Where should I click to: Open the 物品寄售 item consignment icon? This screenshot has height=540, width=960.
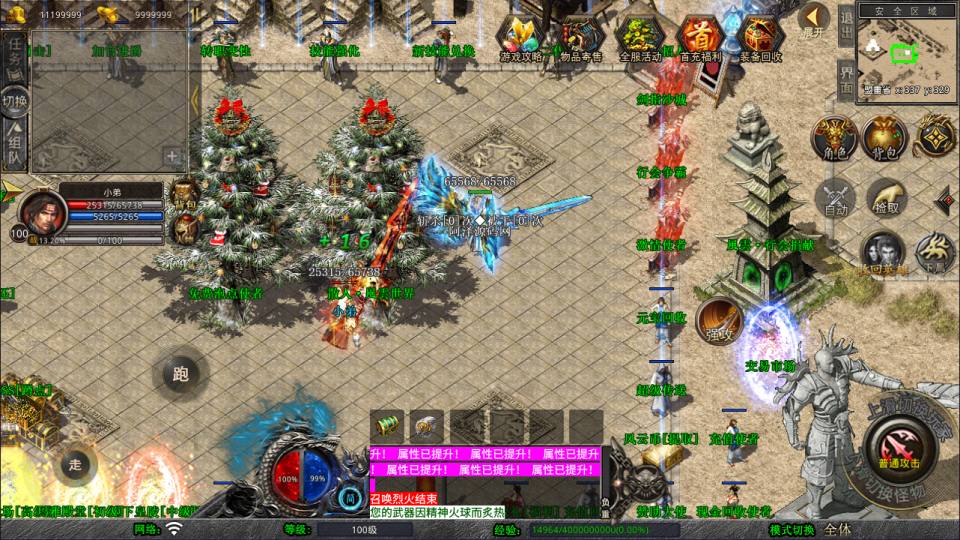[x=581, y=40]
